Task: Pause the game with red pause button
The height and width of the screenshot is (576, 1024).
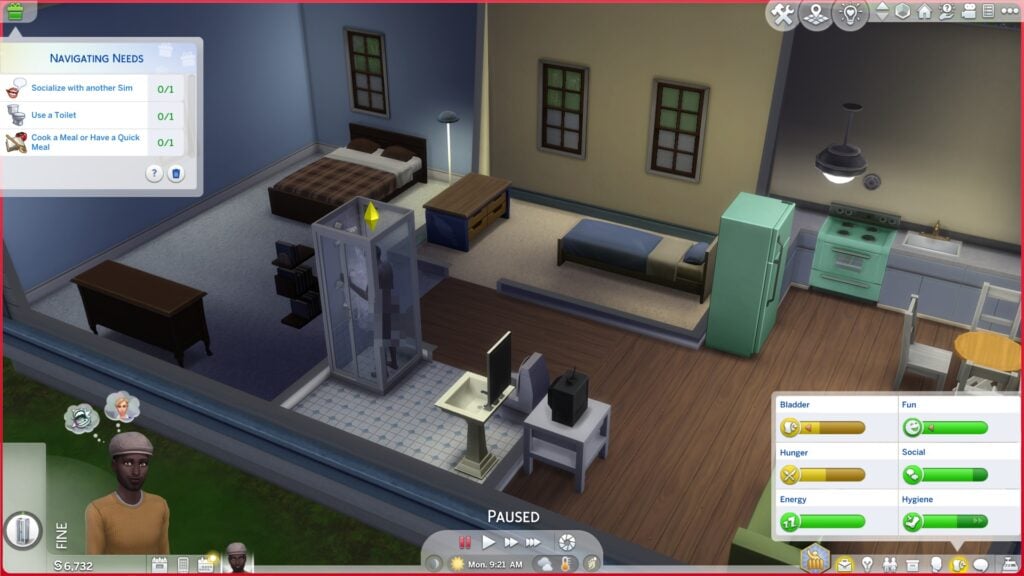Action: tap(465, 542)
